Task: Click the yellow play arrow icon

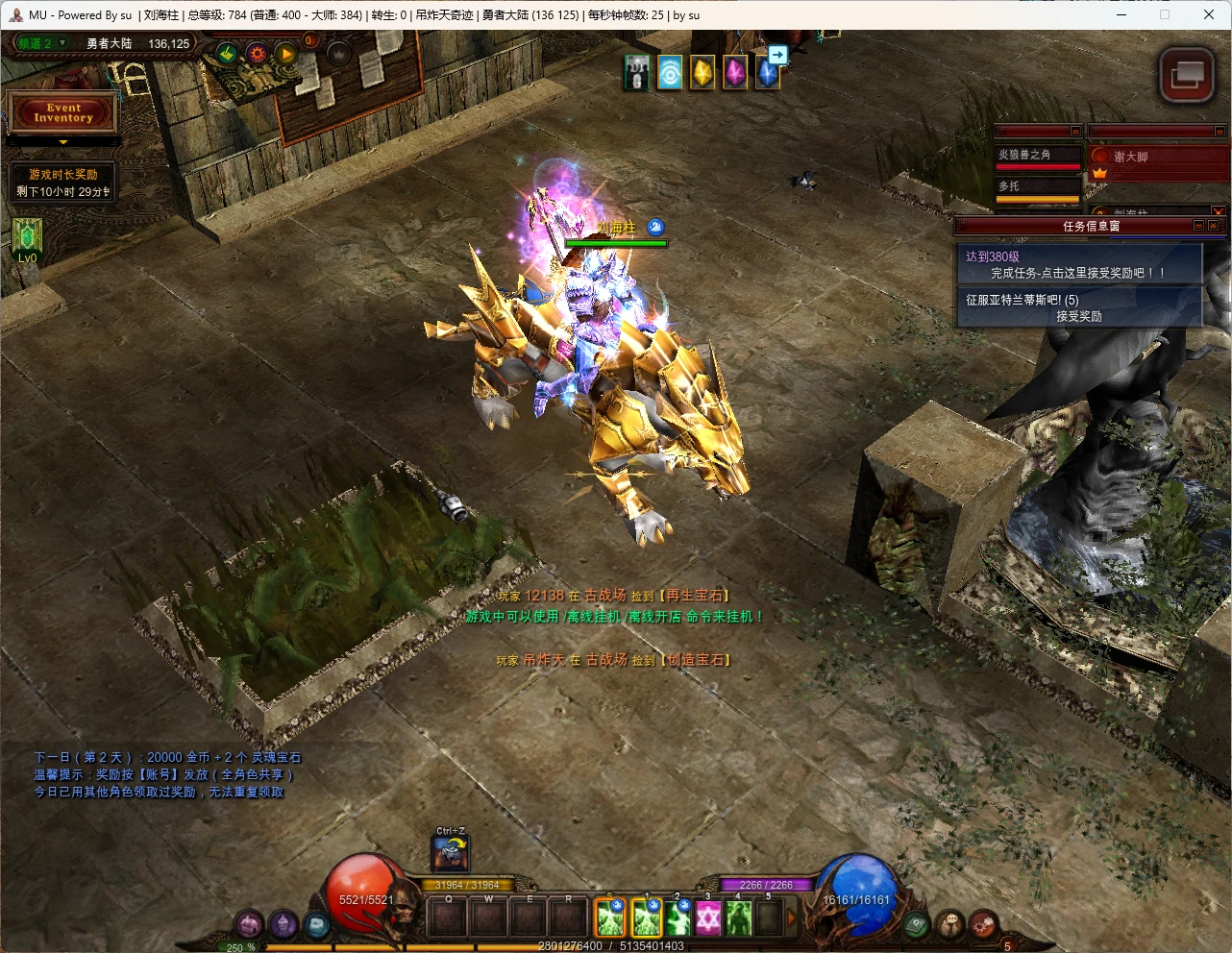Action: pyautogui.click(x=286, y=54)
